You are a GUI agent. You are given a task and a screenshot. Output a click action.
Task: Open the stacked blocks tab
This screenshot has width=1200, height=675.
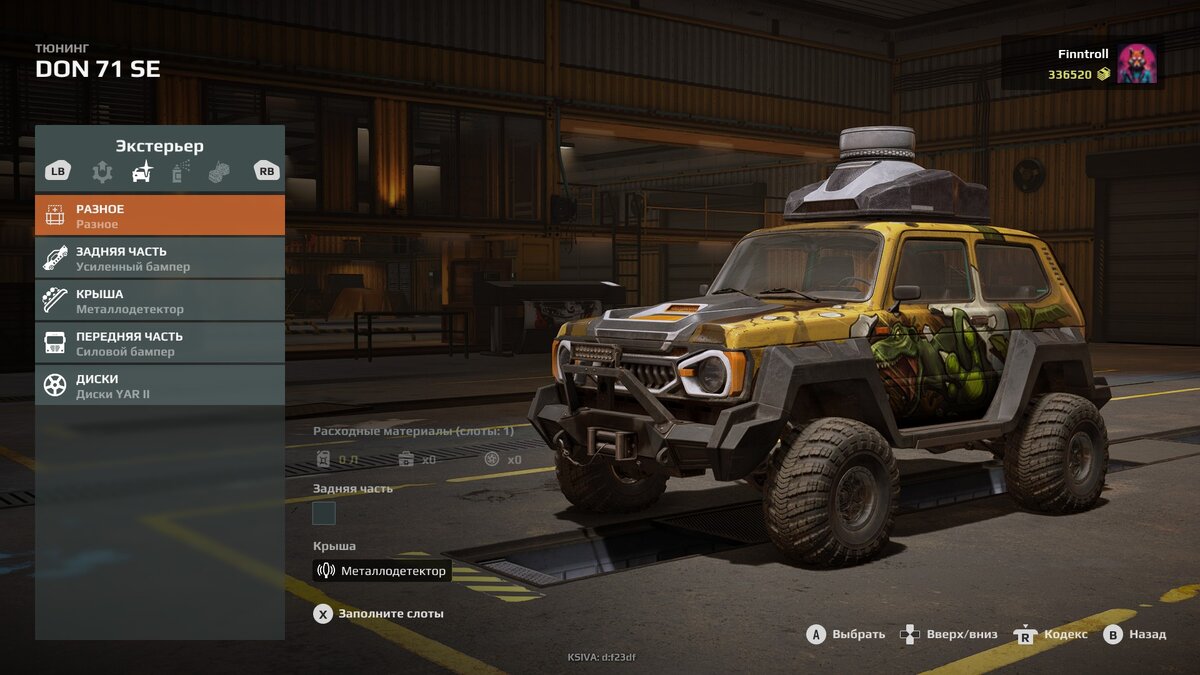[x=219, y=172]
